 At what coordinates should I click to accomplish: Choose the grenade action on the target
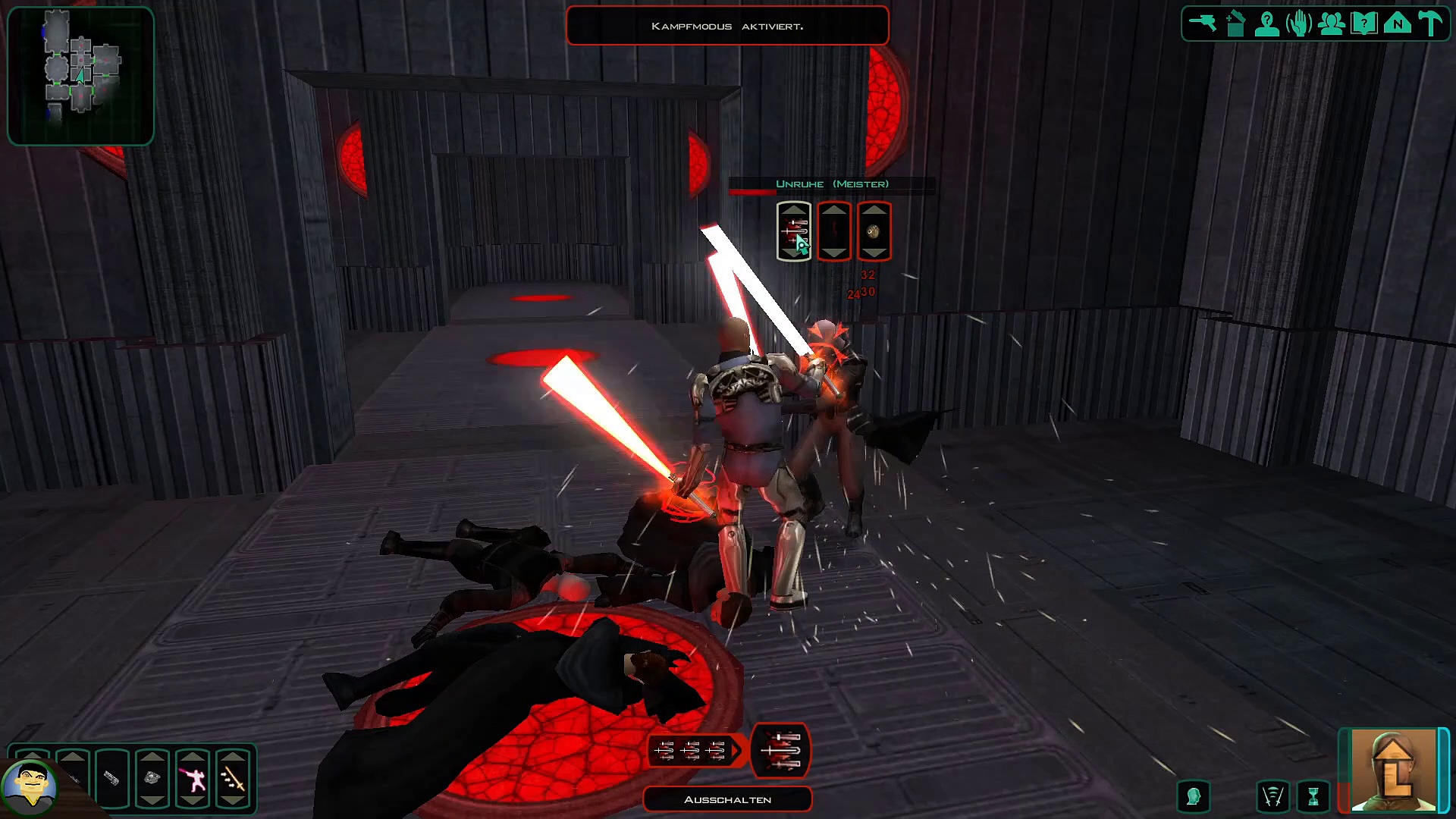874,231
